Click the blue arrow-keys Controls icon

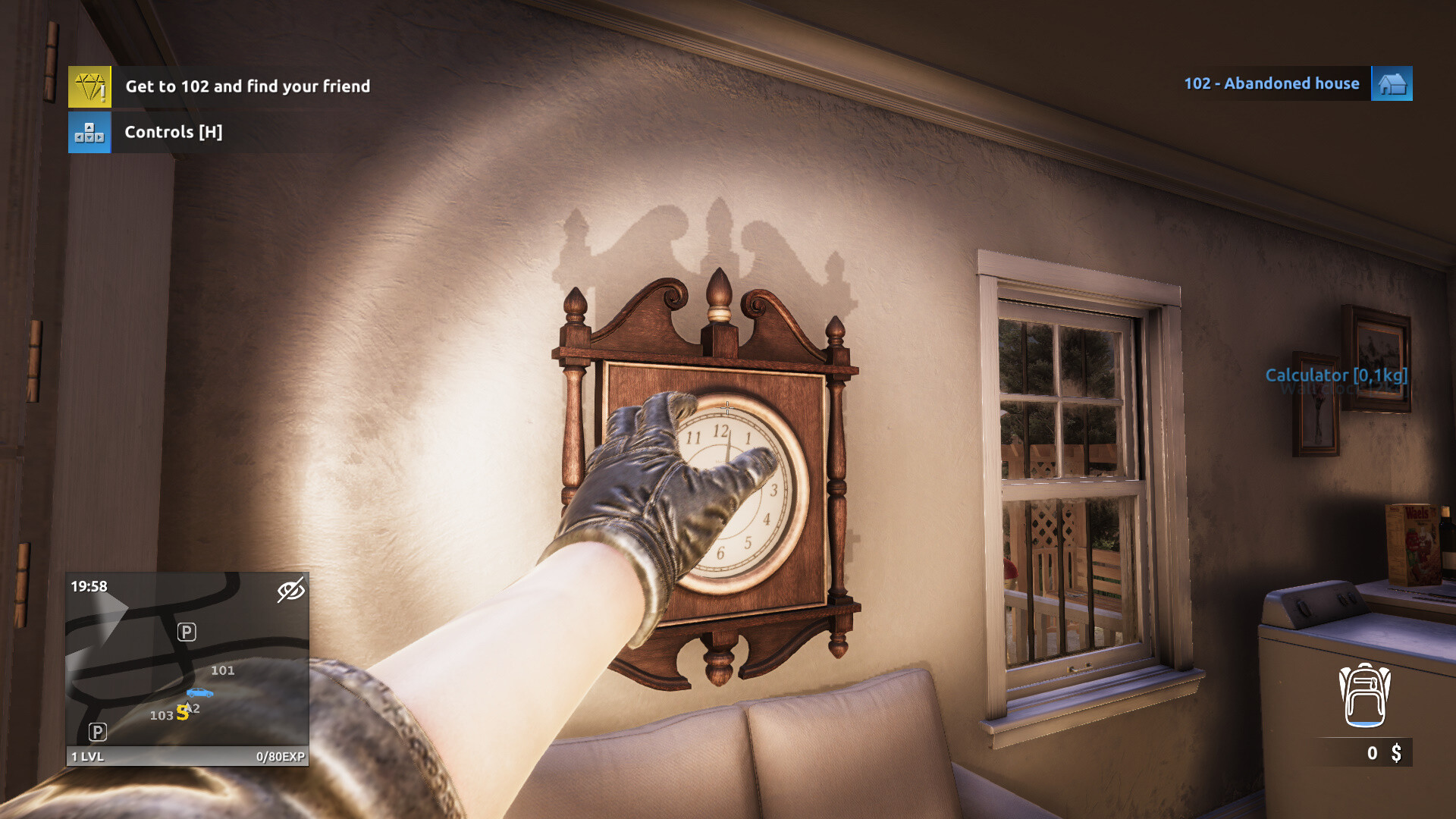tap(89, 132)
